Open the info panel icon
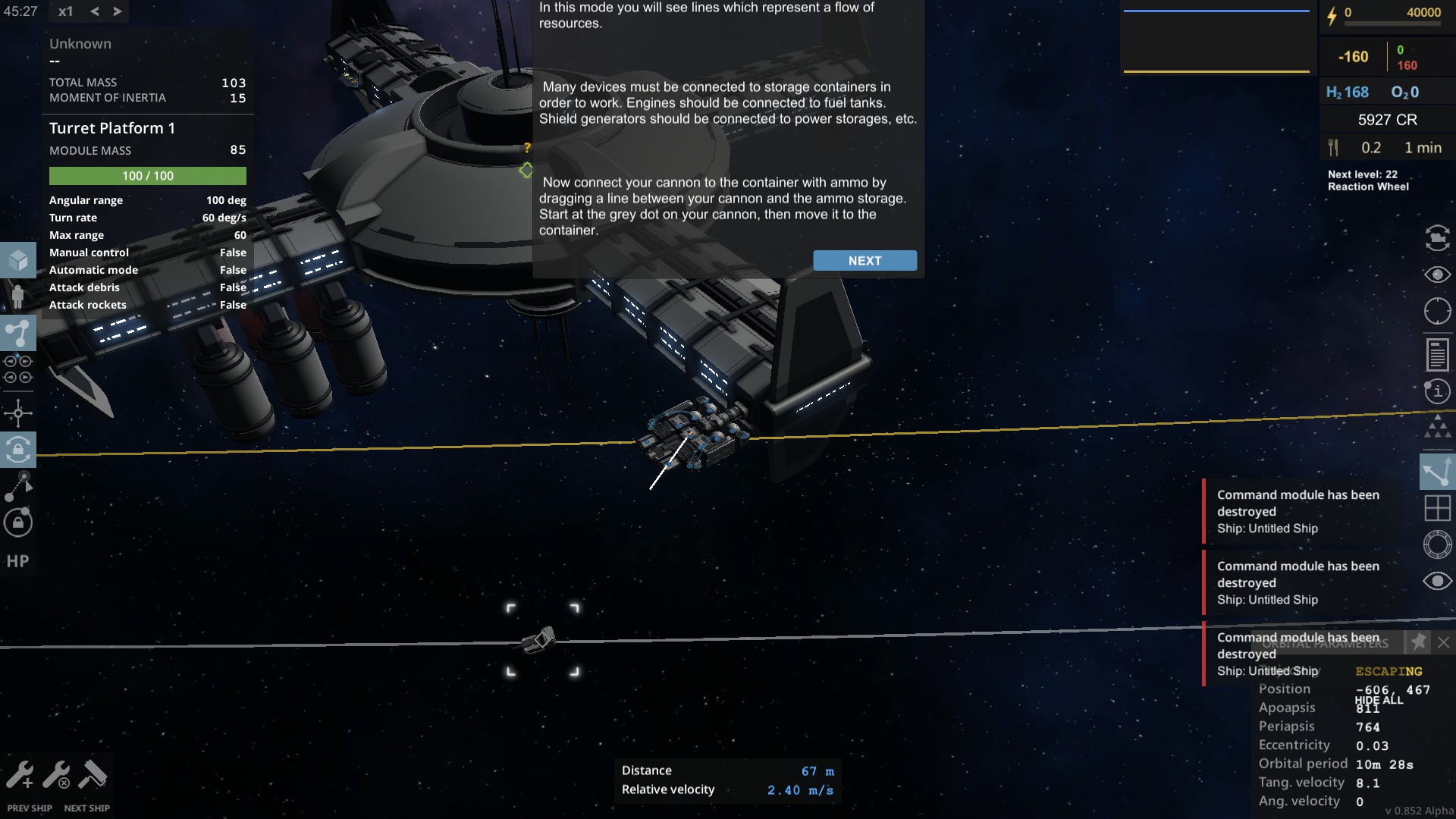Viewport: 1456px width, 819px height. coord(1437,391)
